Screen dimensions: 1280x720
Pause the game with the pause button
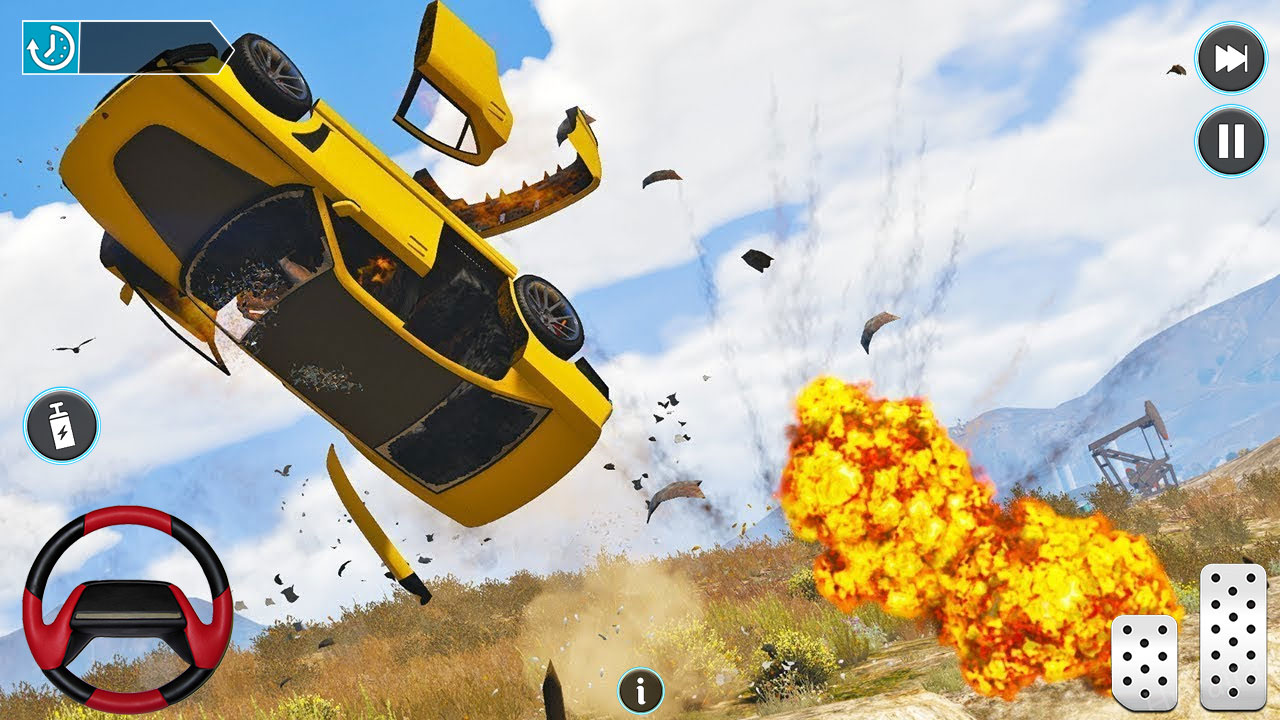pos(1231,141)
